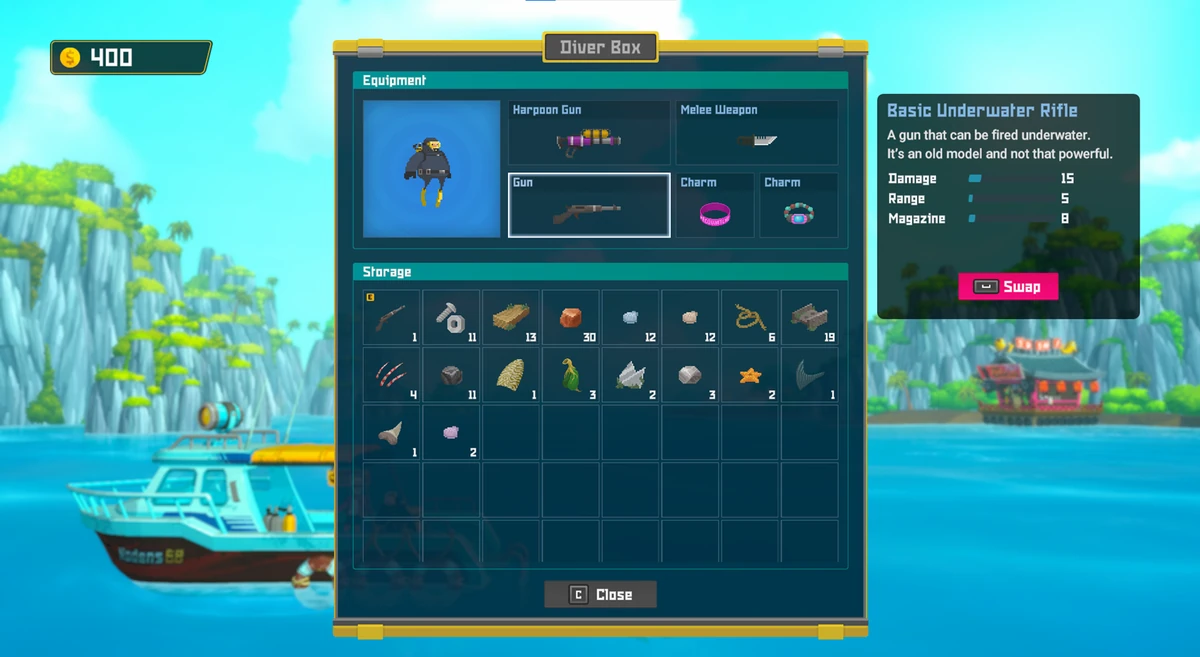Select the coiled rope stack

click(x=750, y=318)
